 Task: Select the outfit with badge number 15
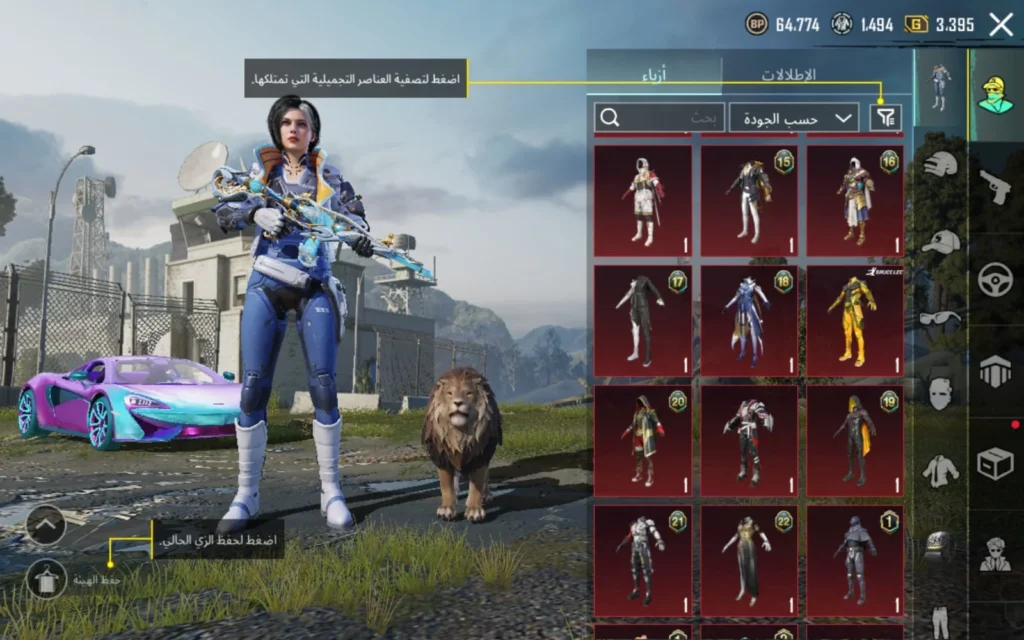point(749,200)
